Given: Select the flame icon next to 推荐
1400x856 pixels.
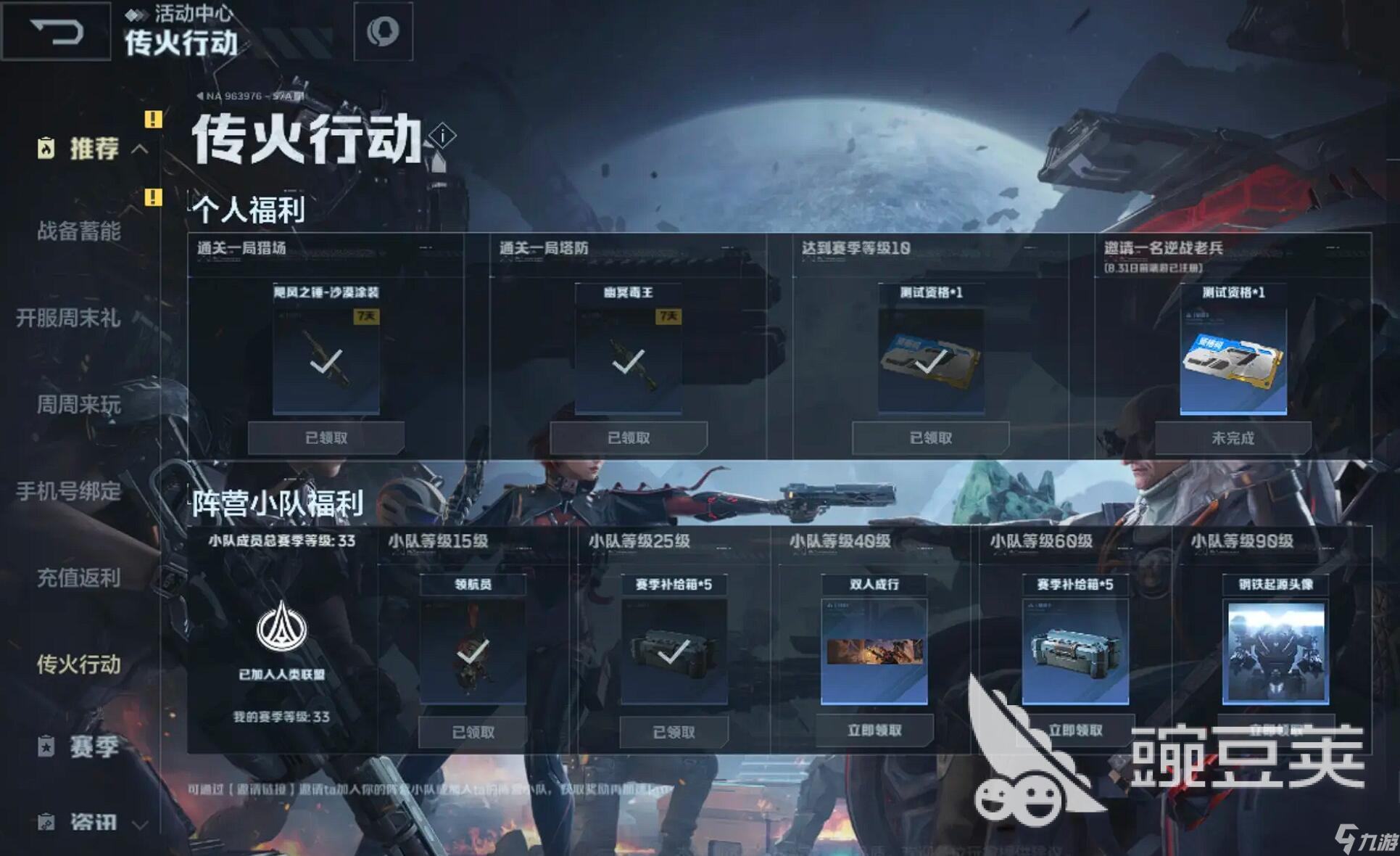Looking at the screenshot, I should tap(46, 149).
